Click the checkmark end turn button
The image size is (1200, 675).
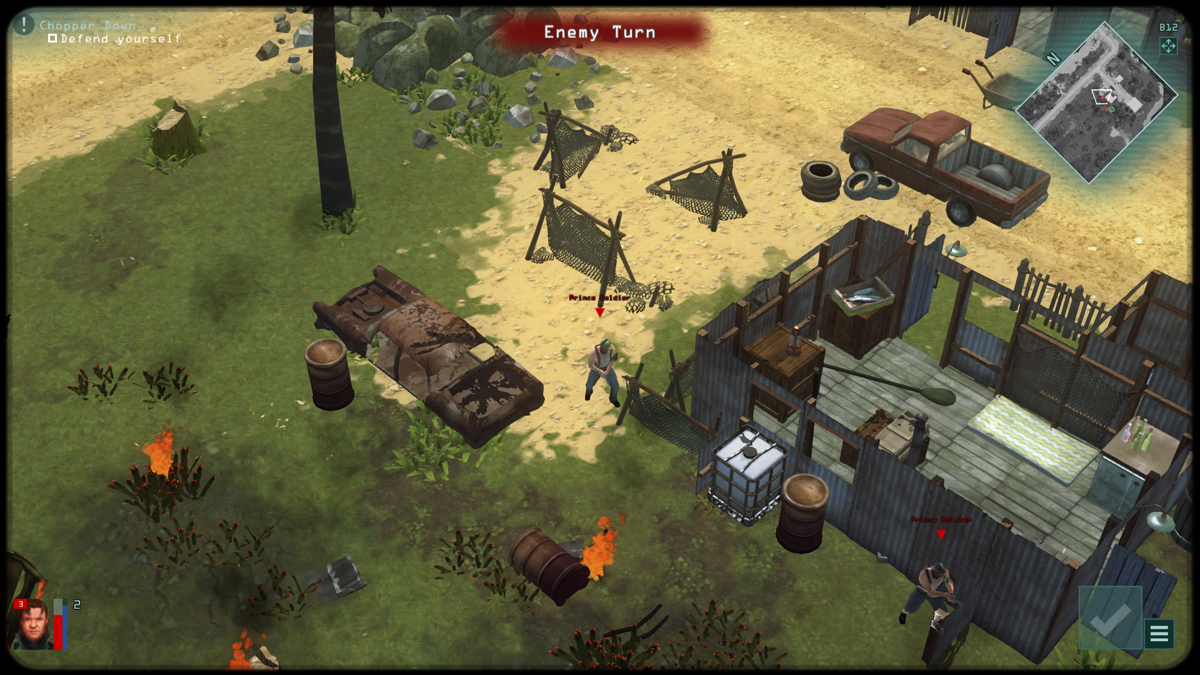pyautogui.click(x=1109, y=619)
